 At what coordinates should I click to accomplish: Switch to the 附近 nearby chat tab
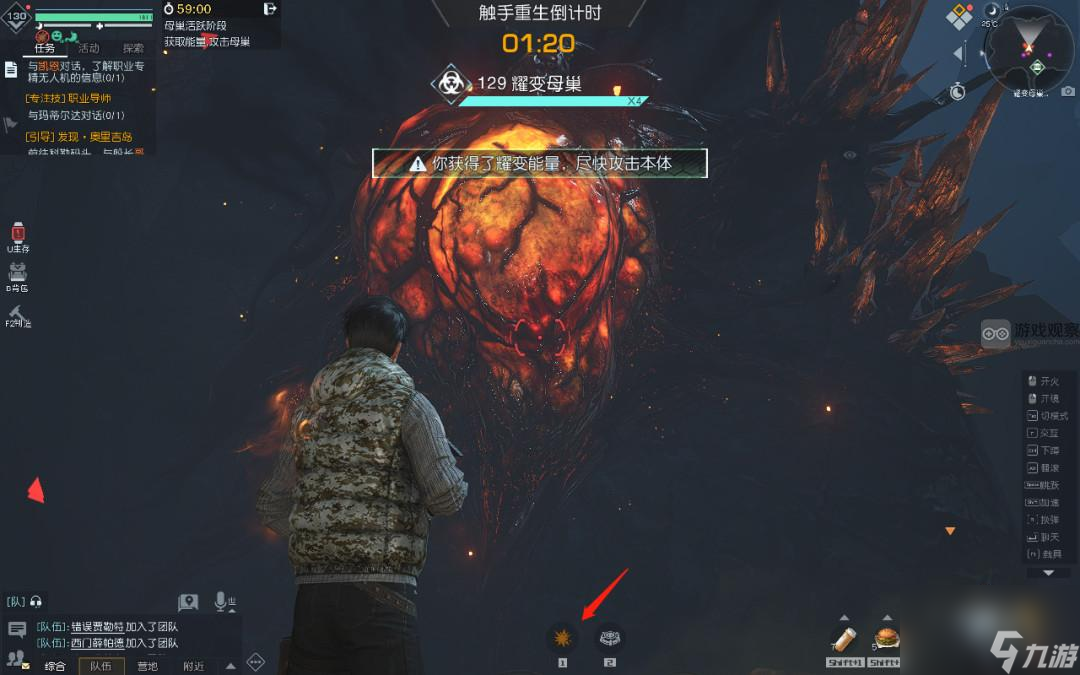pyautogui.click(x=194, y=666)
